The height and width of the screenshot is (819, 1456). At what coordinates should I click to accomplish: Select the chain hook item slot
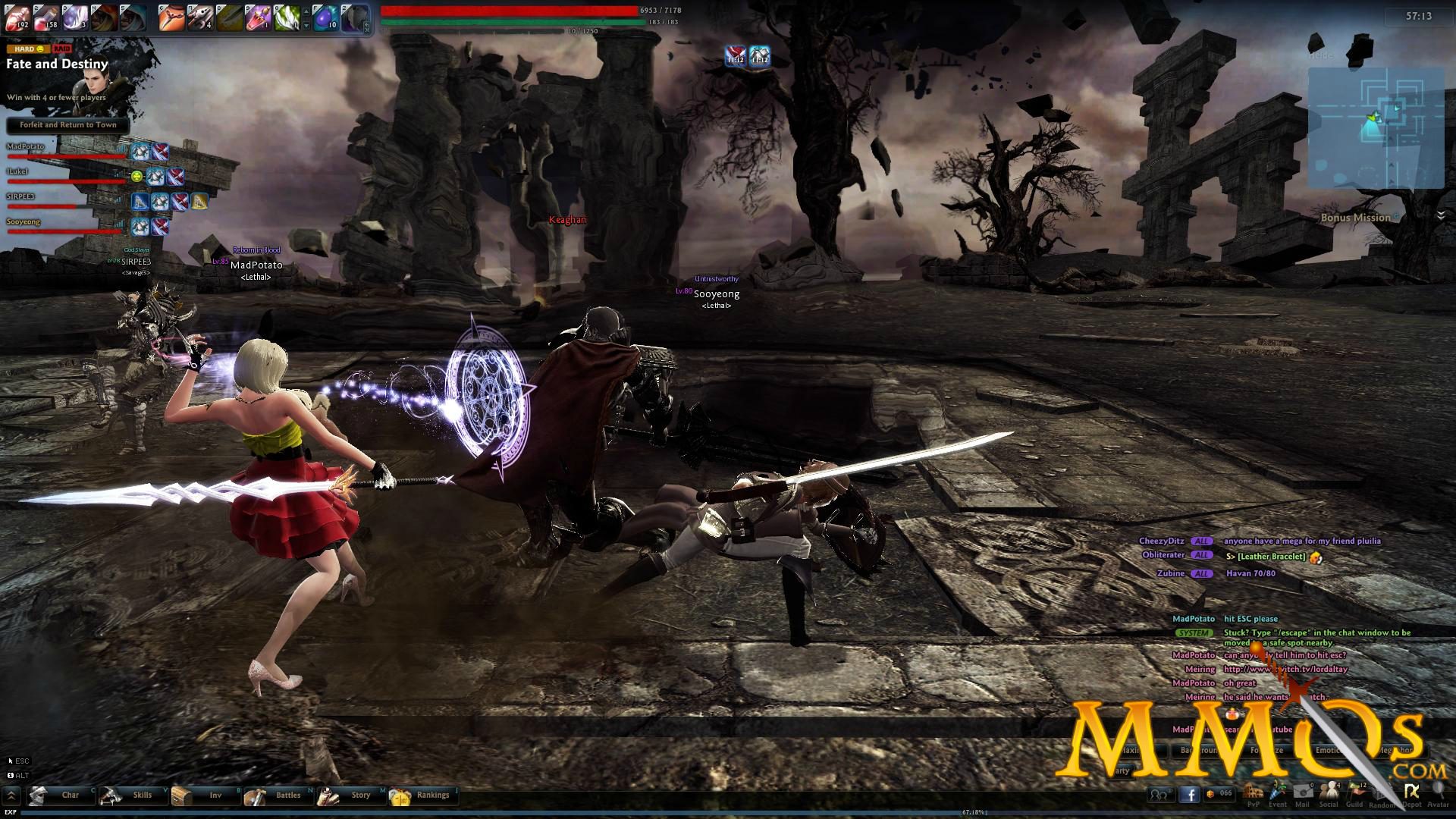(171, 17)
